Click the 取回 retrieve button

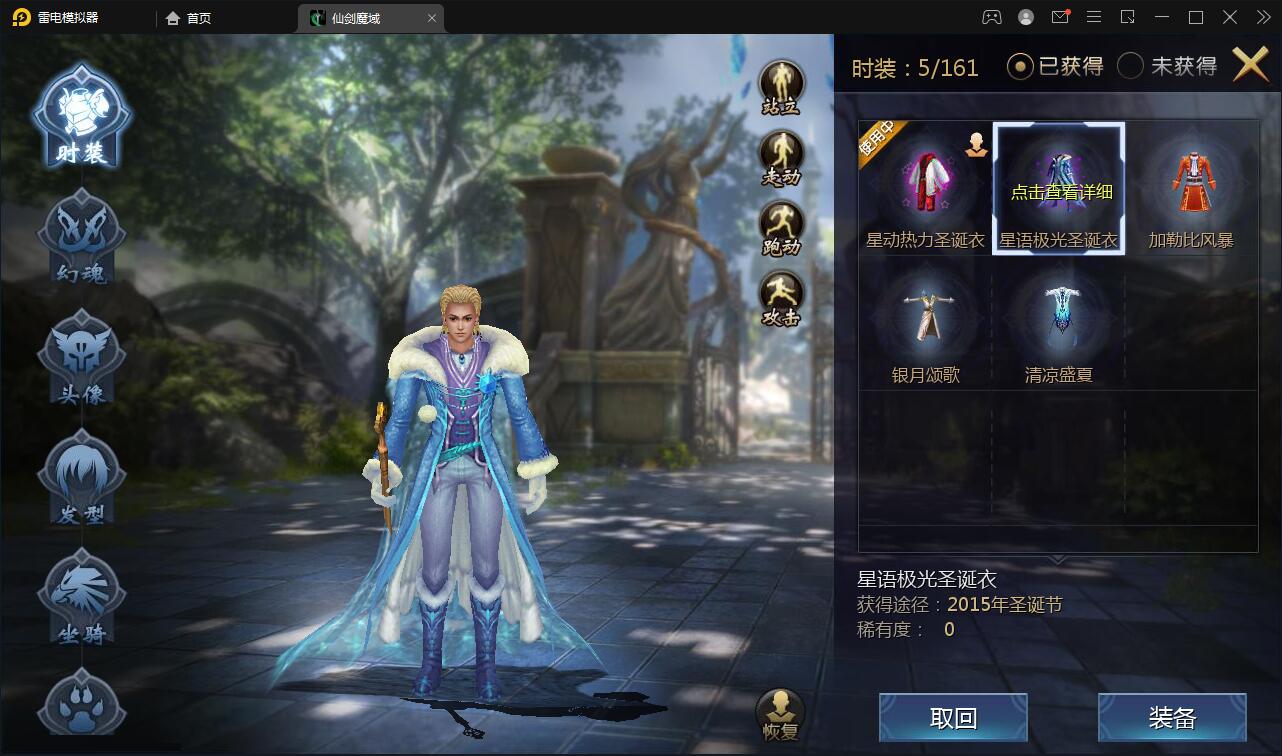coord(953,717)
